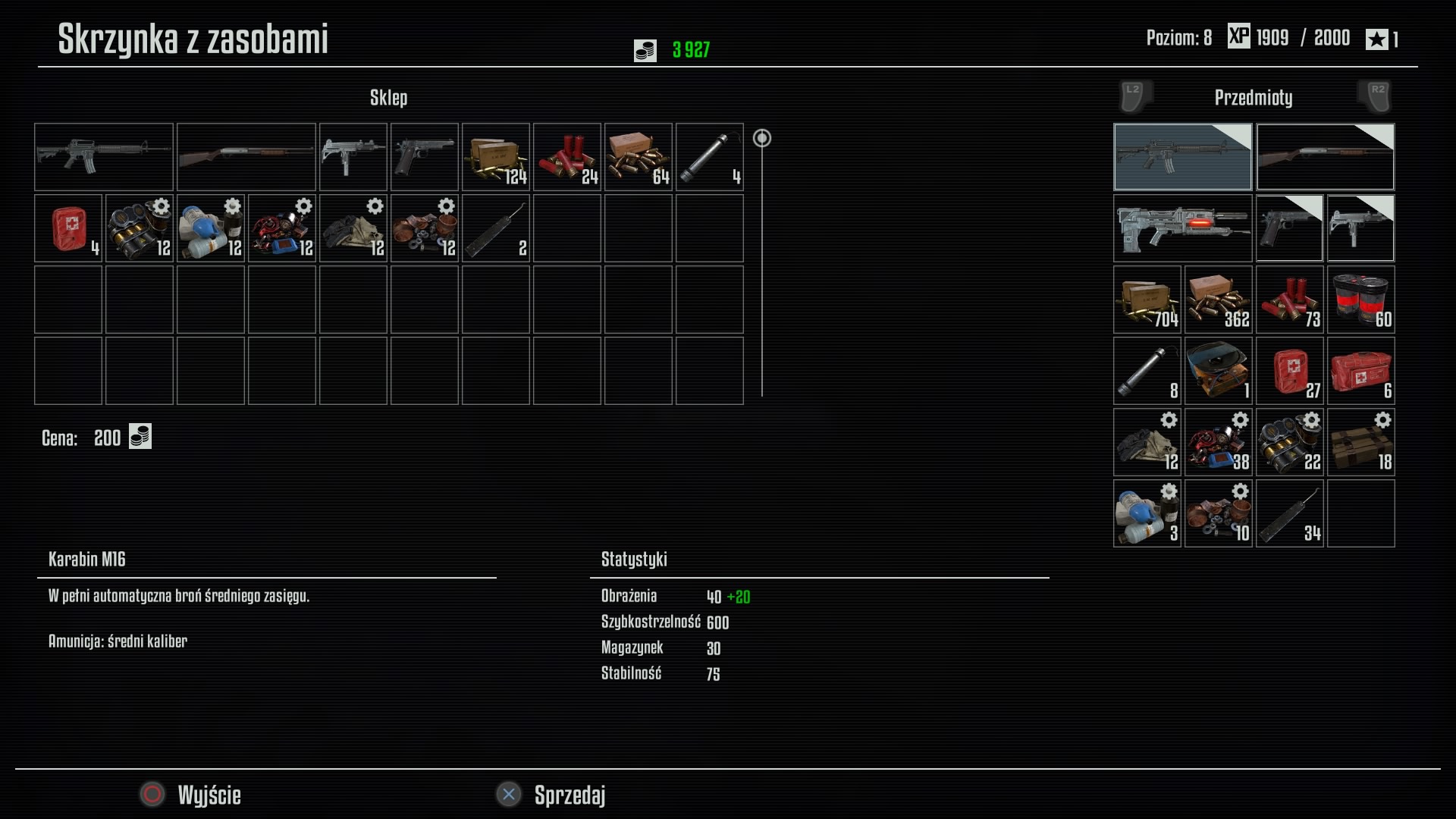Pick the red-banded canisters stack of 60

click(1361, 300)
